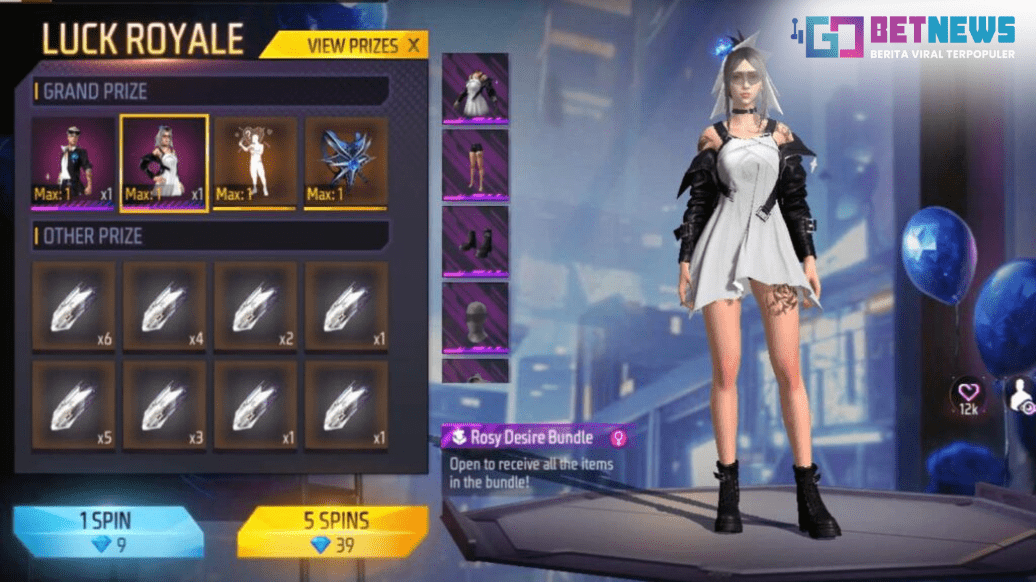Screen dimensions: 1036x582
Task: Buy 1 Spin for 9 diamonds
Action: (x=106, y=531)
